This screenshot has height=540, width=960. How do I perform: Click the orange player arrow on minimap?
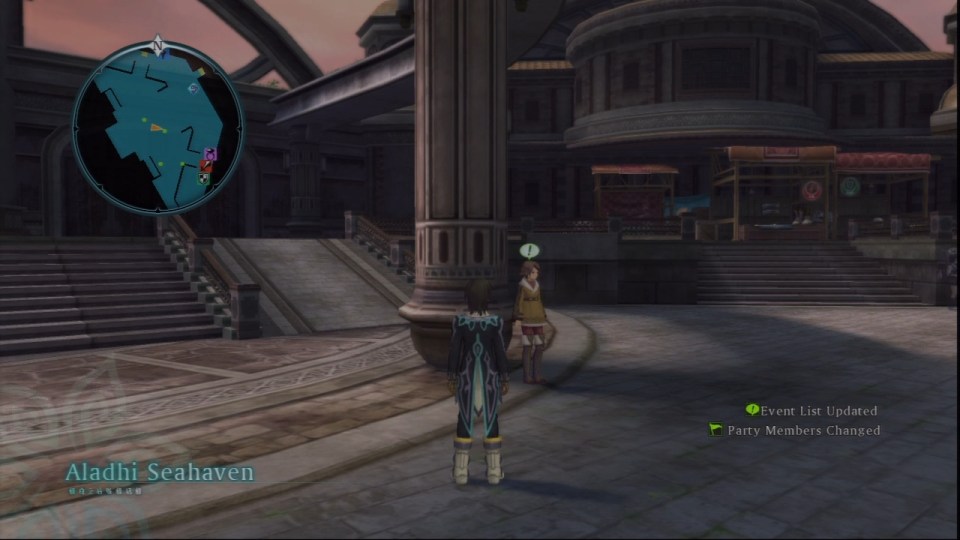point(156,127)
